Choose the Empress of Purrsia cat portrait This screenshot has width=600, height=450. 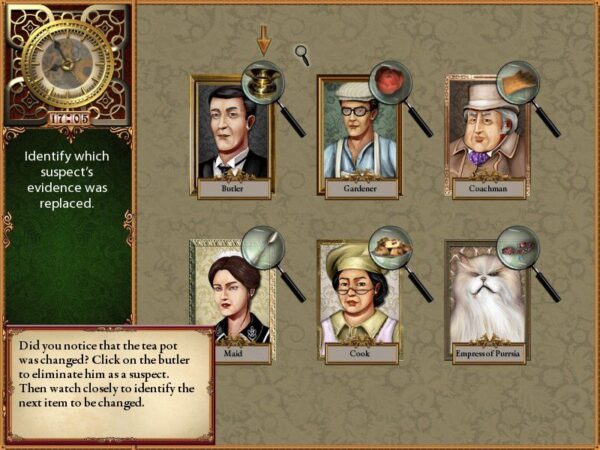coord(486,298)
